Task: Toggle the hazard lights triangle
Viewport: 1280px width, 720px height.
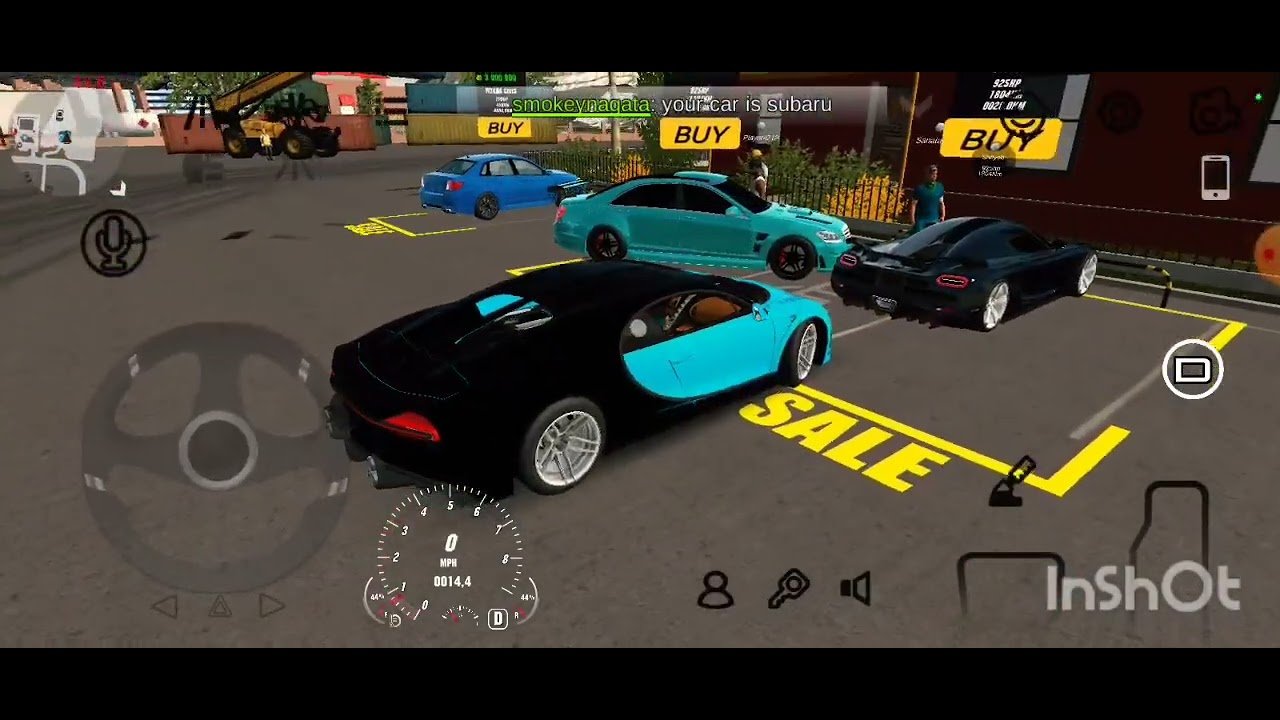Action: click(x=219, y=605)
